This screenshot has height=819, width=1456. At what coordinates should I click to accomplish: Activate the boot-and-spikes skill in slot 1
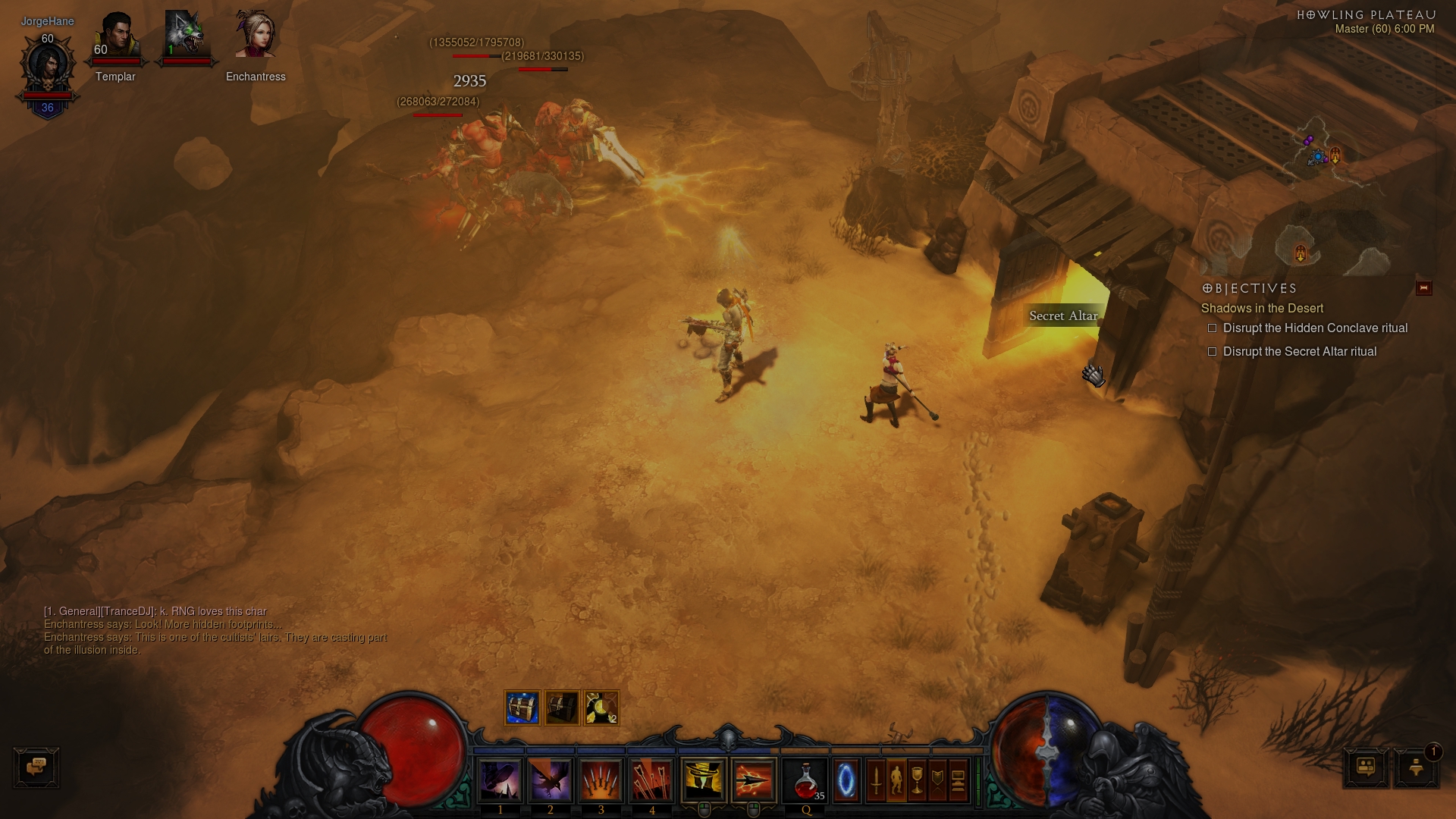[x=500, y=780]
